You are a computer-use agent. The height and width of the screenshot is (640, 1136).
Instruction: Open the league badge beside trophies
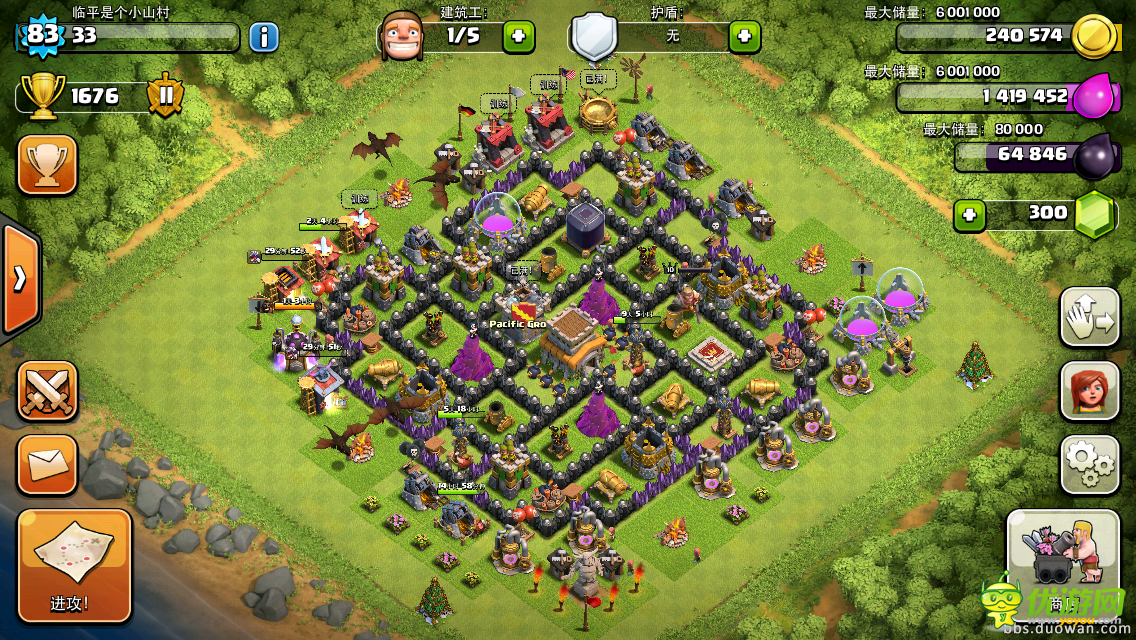pos(165,96)
